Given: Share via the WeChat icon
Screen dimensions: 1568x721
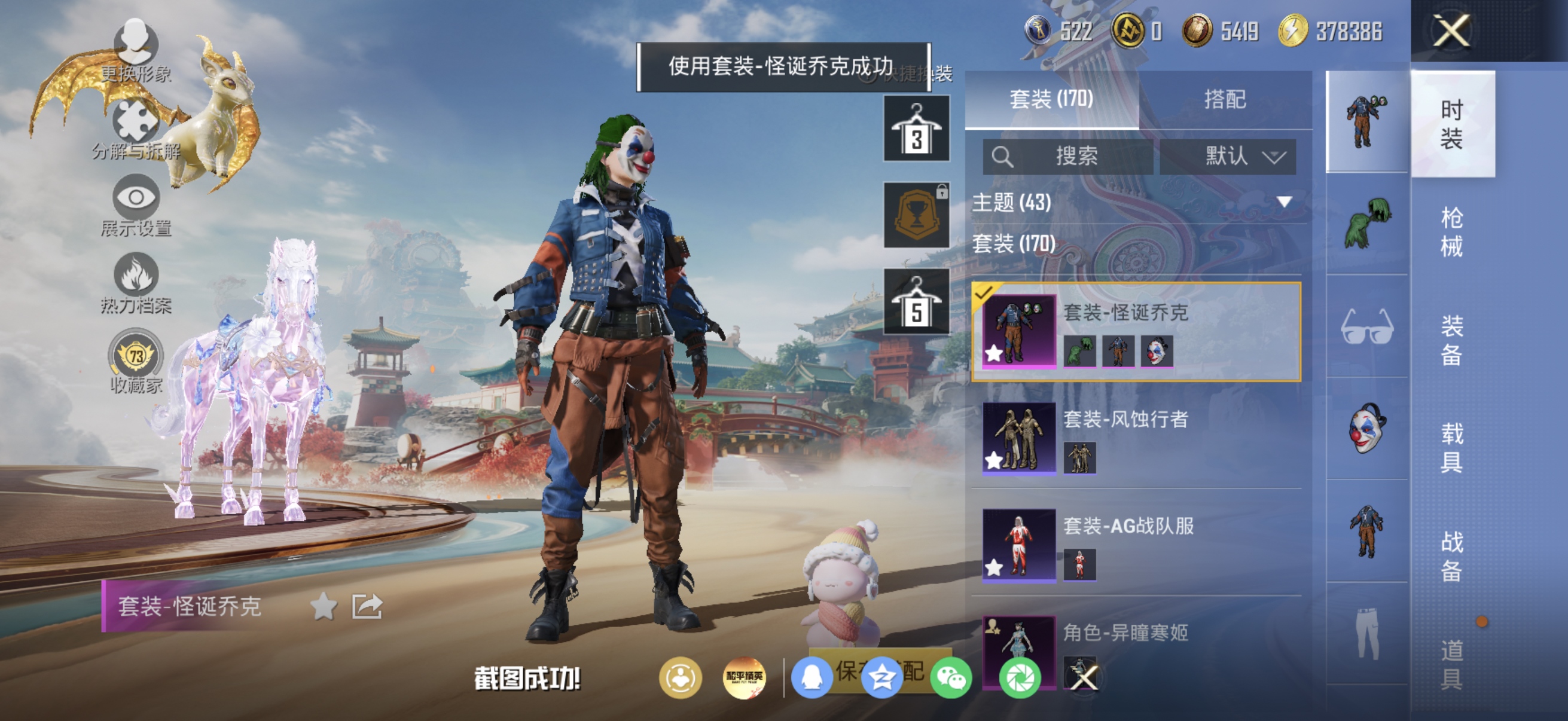Looking at the screenshot, I should click(x=953, y=679).
